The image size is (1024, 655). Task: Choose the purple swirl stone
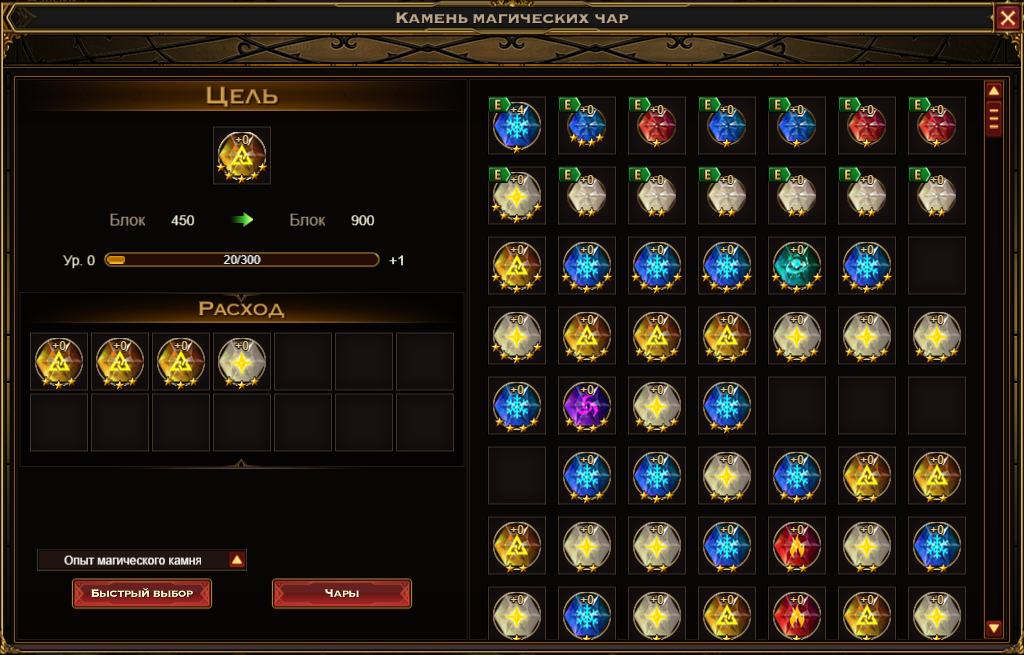(x=586, y=405)
